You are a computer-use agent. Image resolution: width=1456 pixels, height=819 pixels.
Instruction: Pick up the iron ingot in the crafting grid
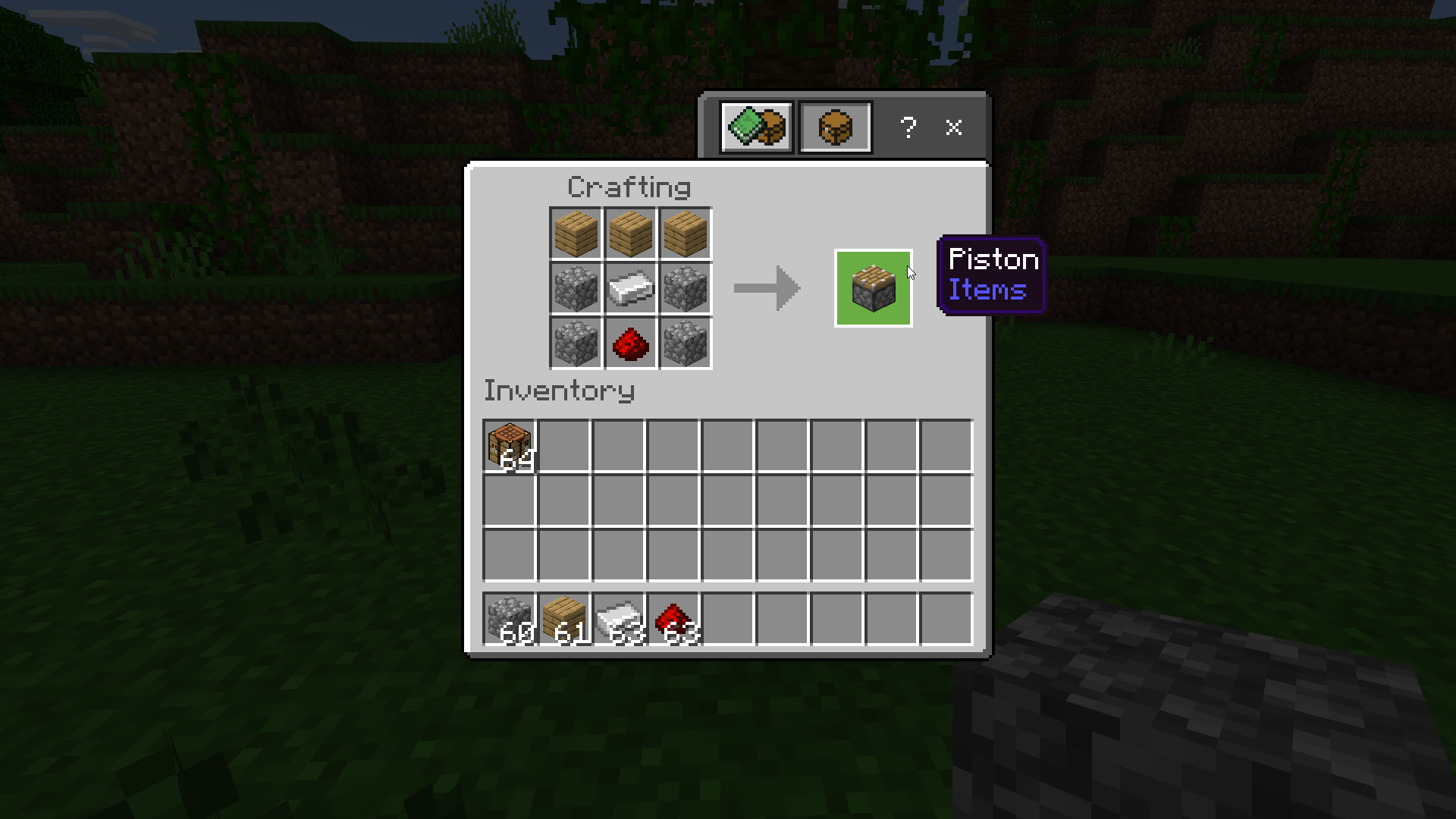[x=630, y=289]
